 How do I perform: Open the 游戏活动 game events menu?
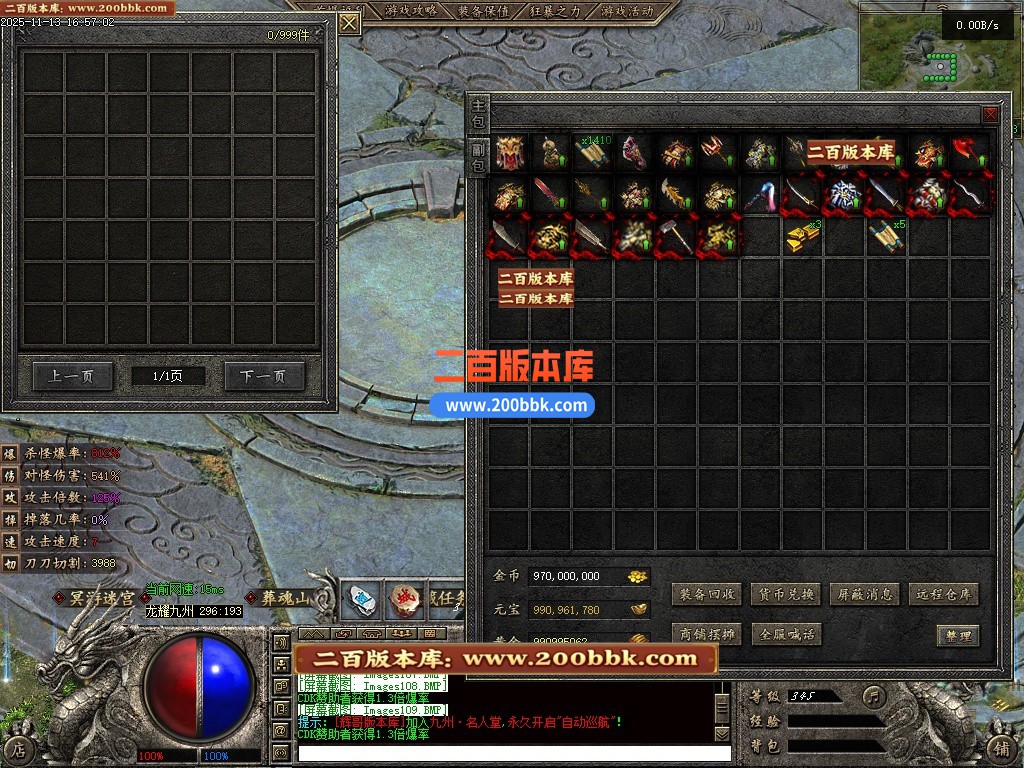click(x=627, y=11)
